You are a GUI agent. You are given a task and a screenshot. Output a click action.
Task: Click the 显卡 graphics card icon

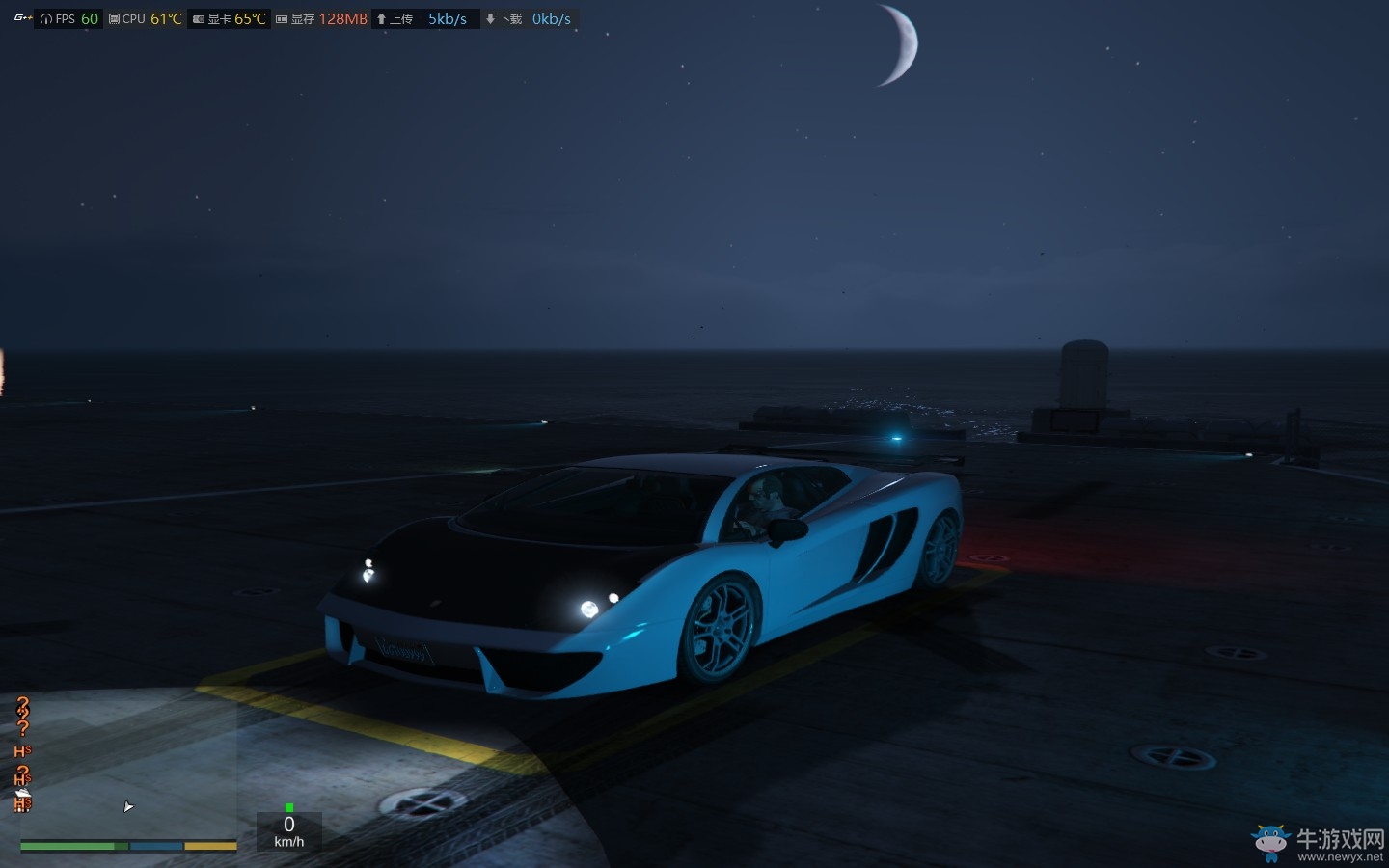coord(197,17)
